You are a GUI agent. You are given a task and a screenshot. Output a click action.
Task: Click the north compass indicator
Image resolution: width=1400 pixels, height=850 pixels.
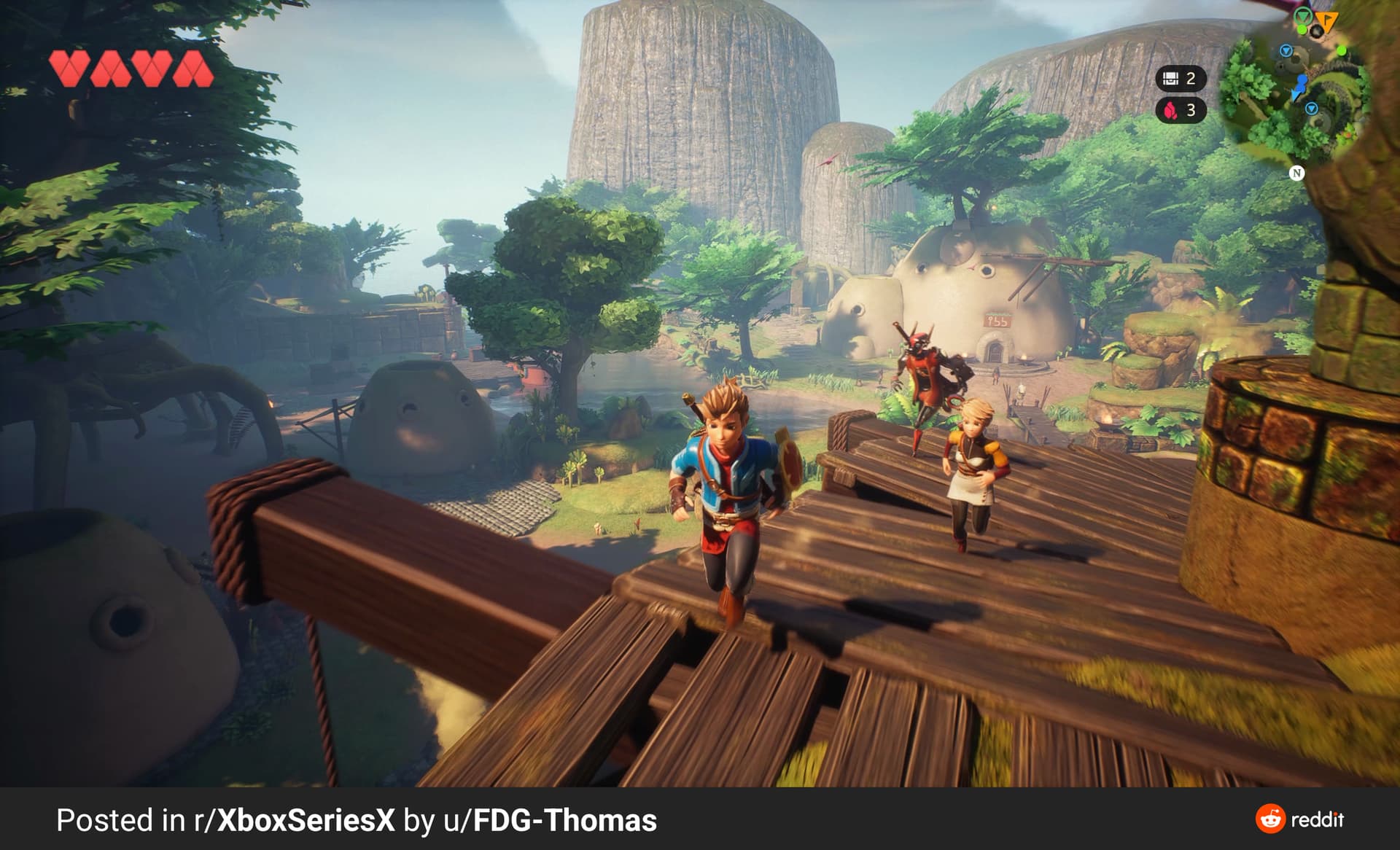[1296, 173]
